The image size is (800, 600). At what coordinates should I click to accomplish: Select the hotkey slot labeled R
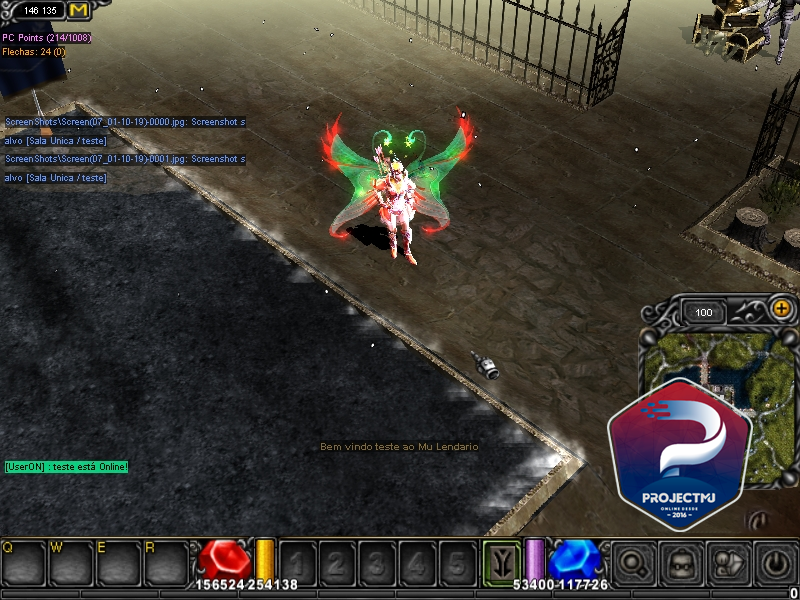tap(166, 563)
